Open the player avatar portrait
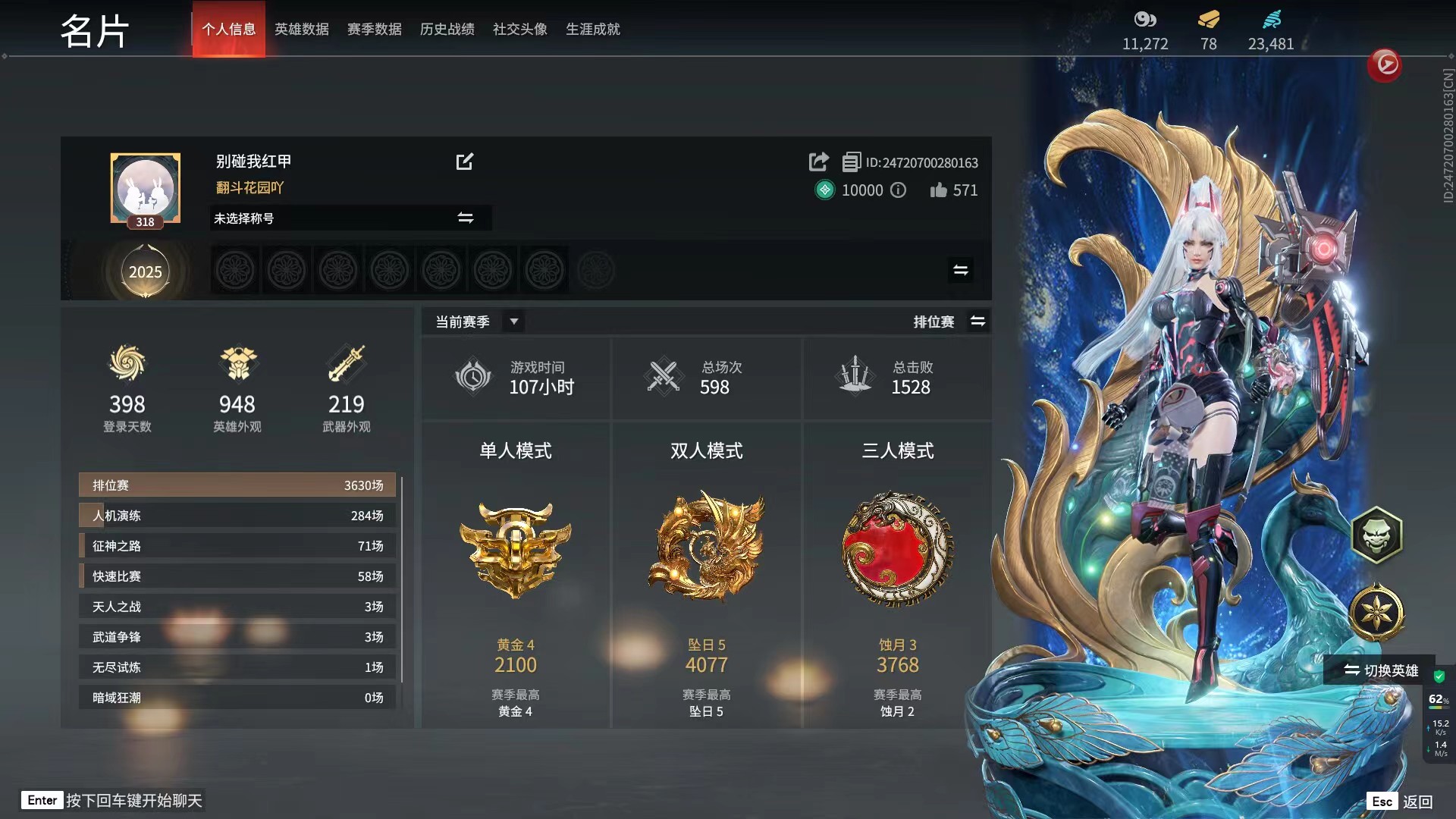 pos(145,188)
